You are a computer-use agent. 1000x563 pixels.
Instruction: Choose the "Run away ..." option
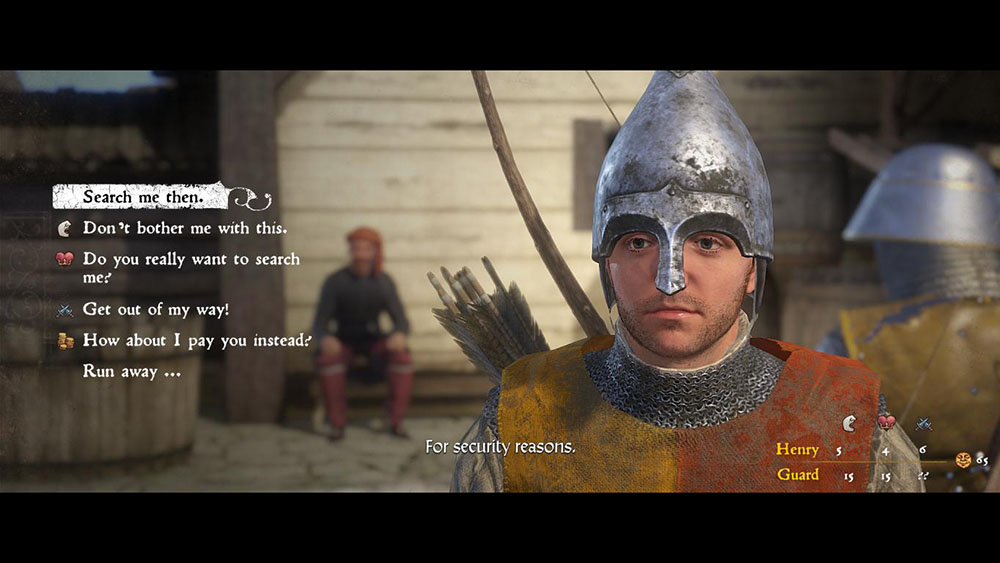131,370
